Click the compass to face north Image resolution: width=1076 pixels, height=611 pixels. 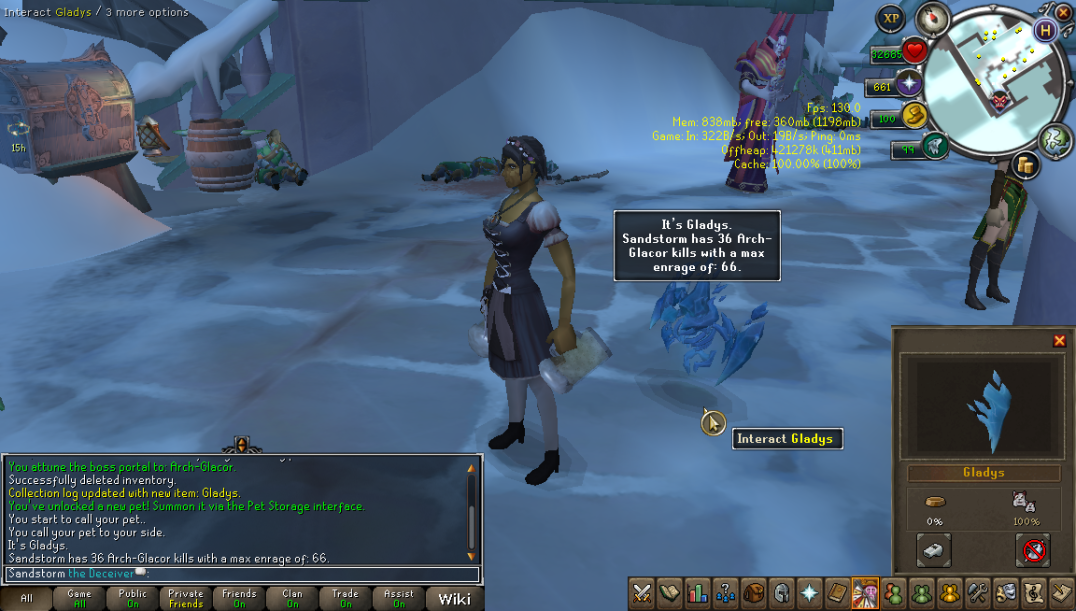click(x=932, y=19)
